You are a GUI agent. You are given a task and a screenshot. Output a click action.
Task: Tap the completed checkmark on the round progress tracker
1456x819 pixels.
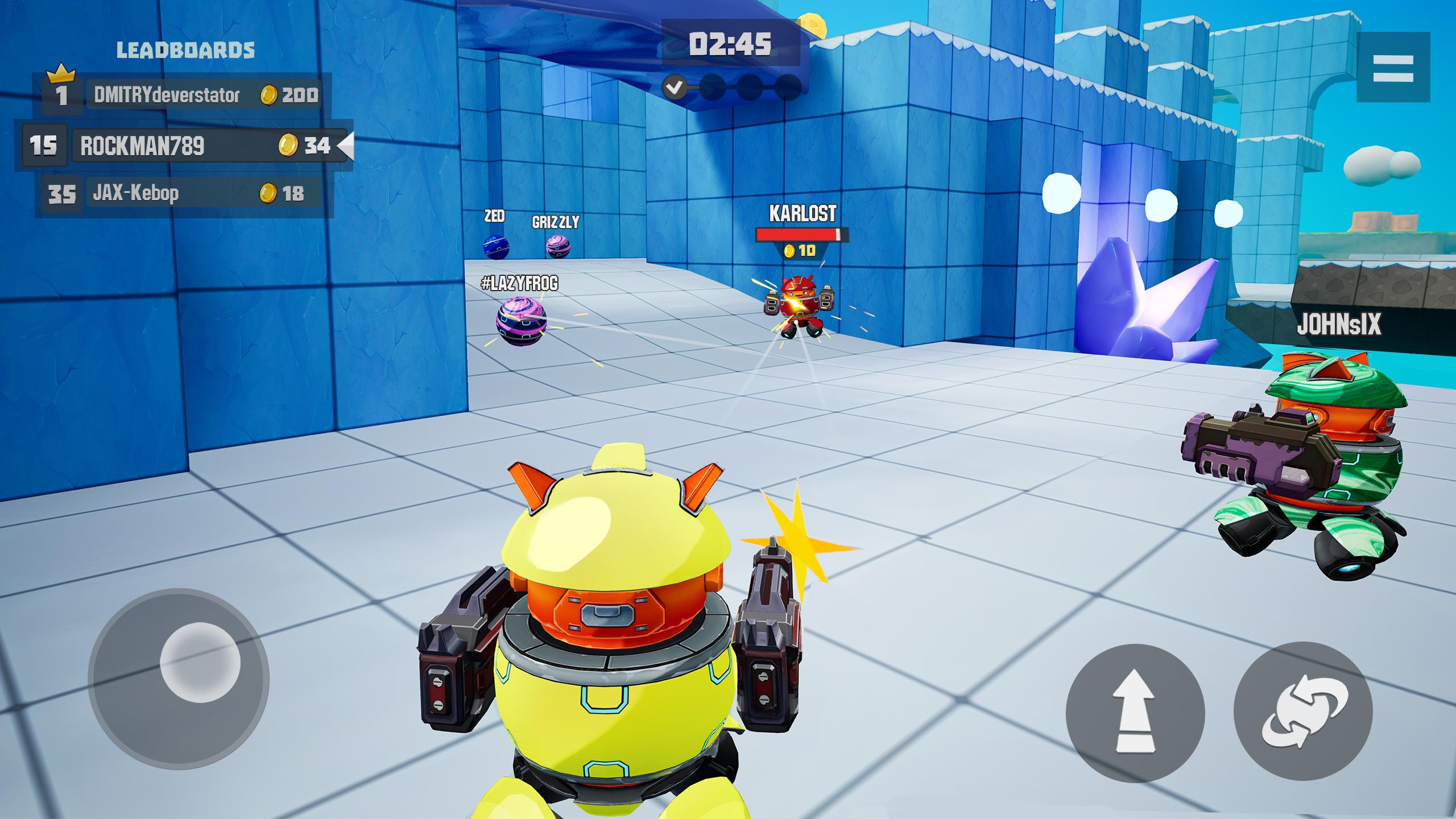[x=675, y=88]
